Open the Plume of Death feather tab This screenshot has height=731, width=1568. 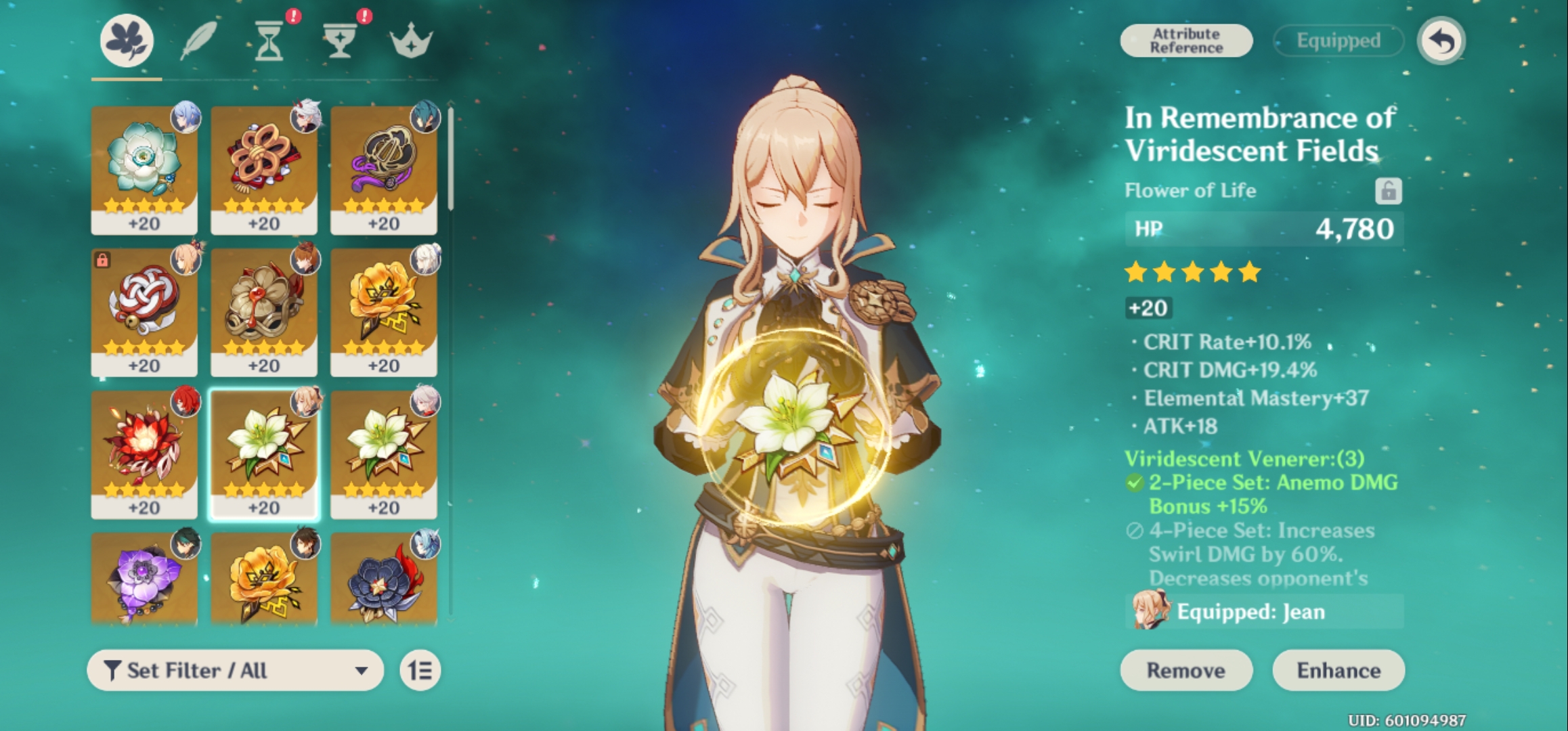198,41
